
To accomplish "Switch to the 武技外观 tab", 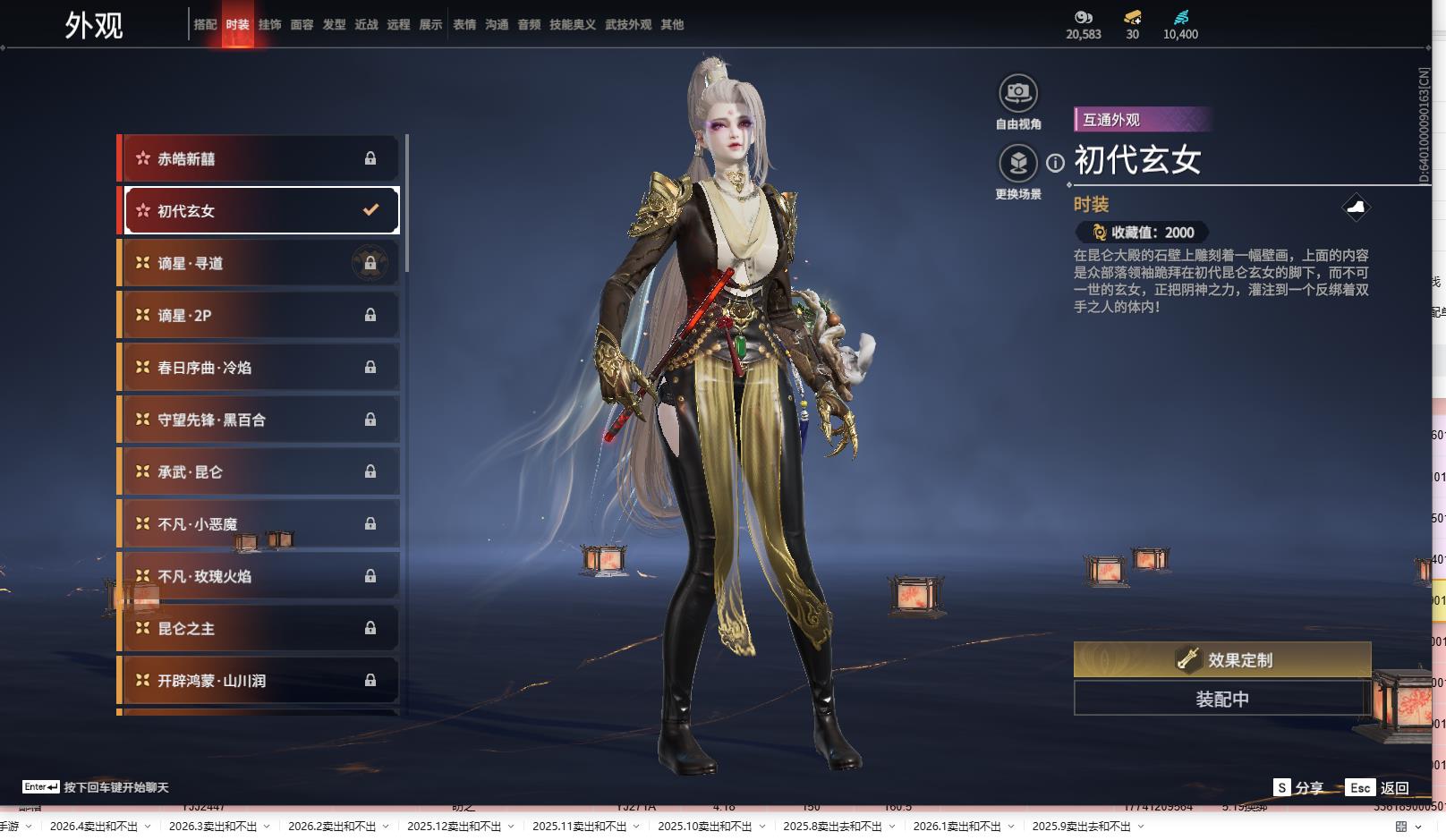I will [x=628, y=25].
